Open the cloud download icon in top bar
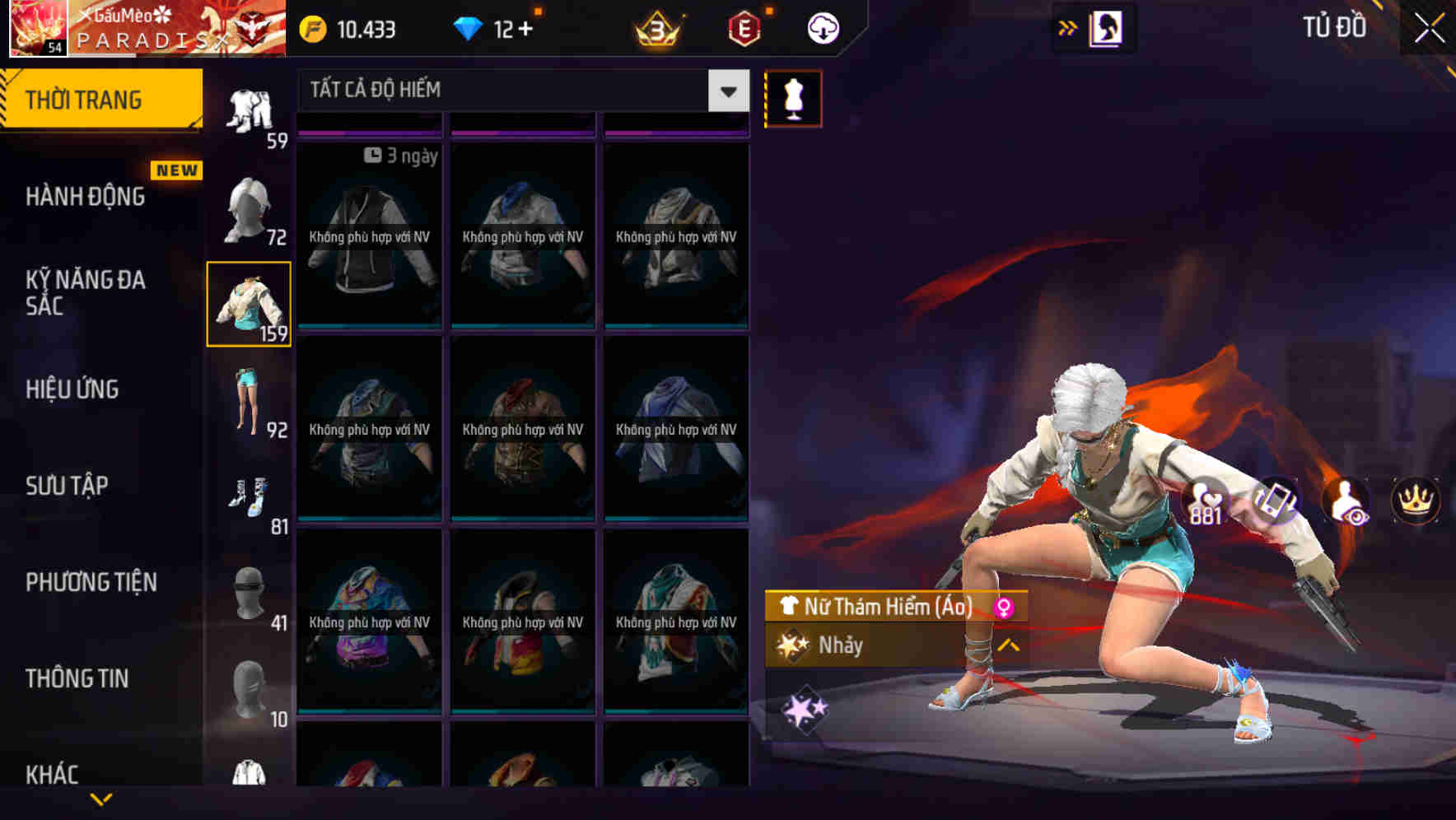 point(823,27)
